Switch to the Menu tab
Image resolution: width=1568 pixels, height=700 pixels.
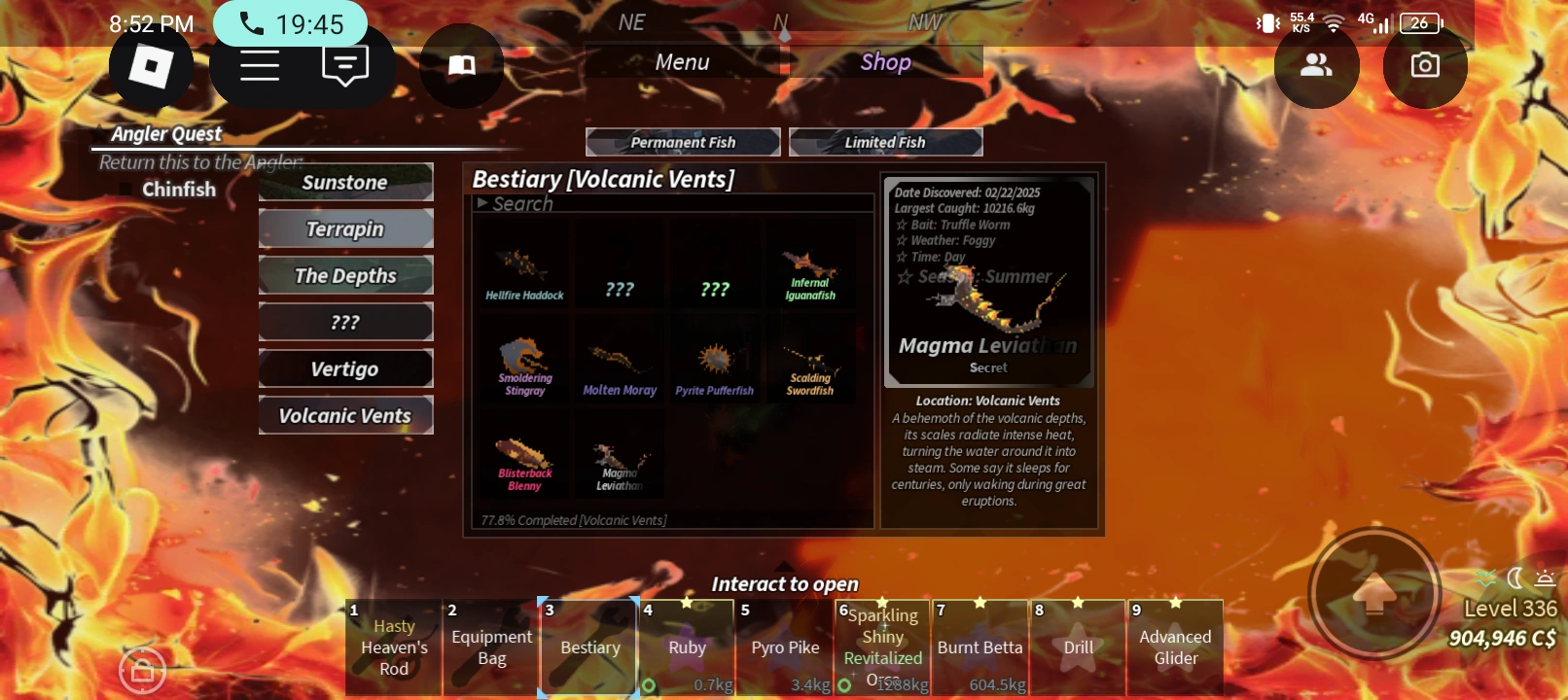[681, 61]
